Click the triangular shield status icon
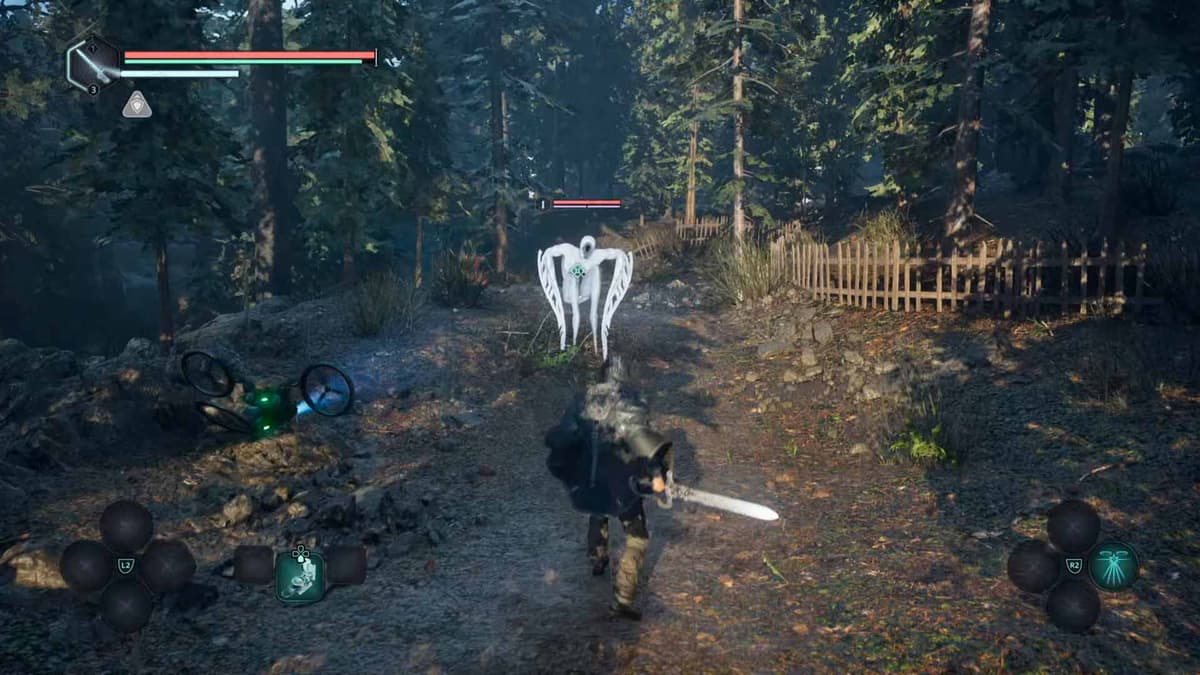The width and height of the screenshot is (1200, 675). [x=137, y=105]
